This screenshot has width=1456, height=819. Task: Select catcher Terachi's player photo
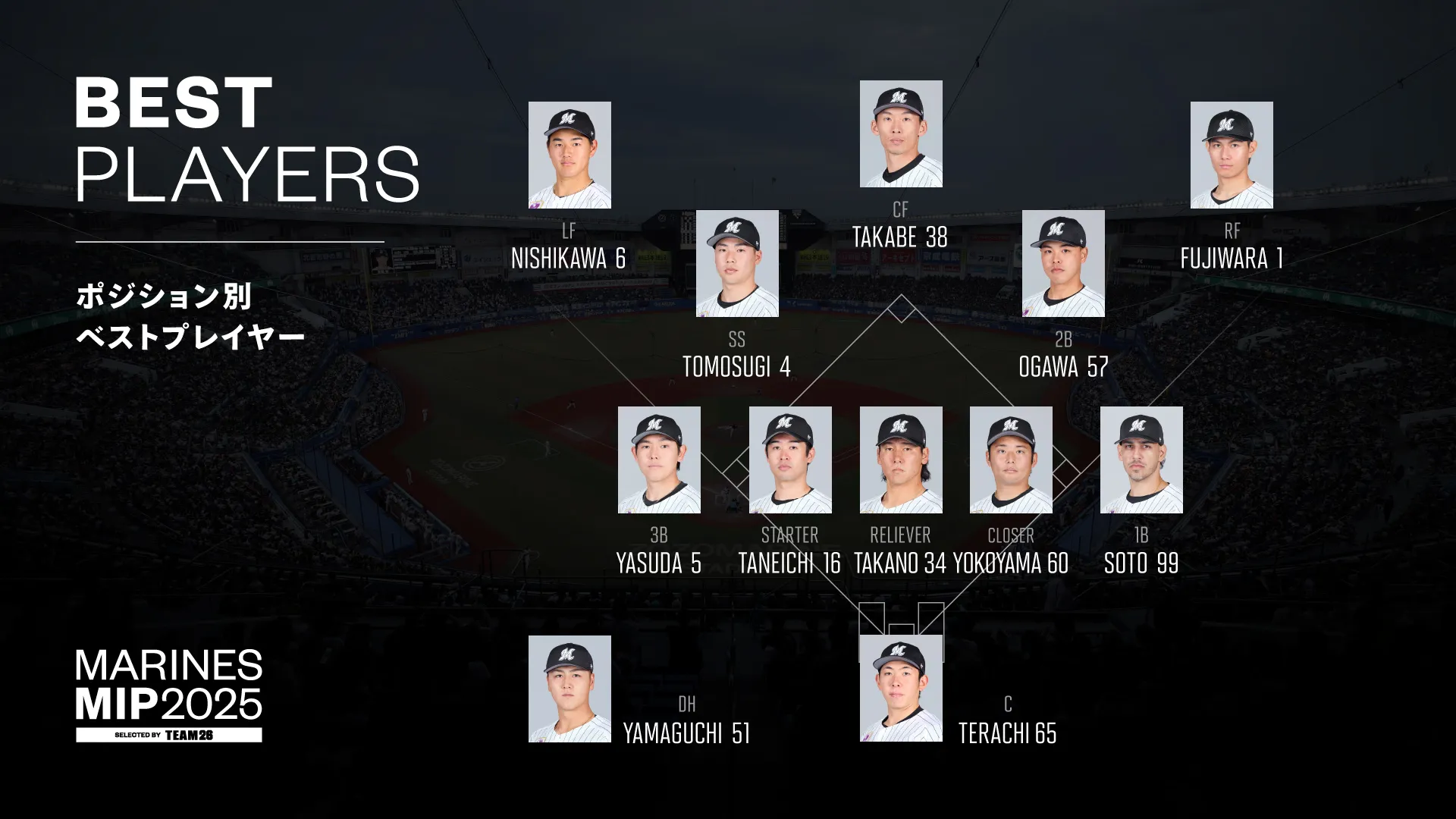click(901, 689)
